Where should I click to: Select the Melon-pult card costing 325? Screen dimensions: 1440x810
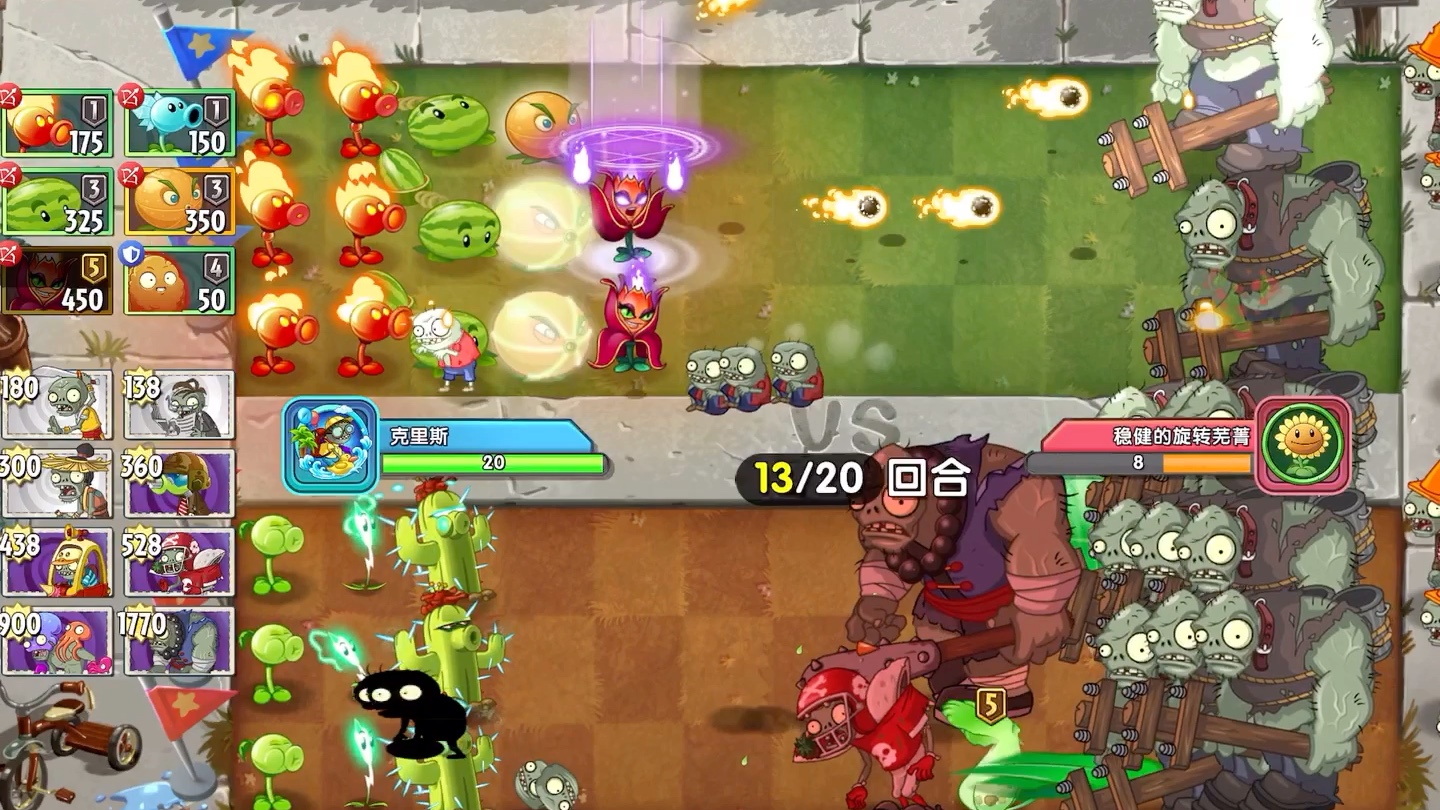click(57, 200)
